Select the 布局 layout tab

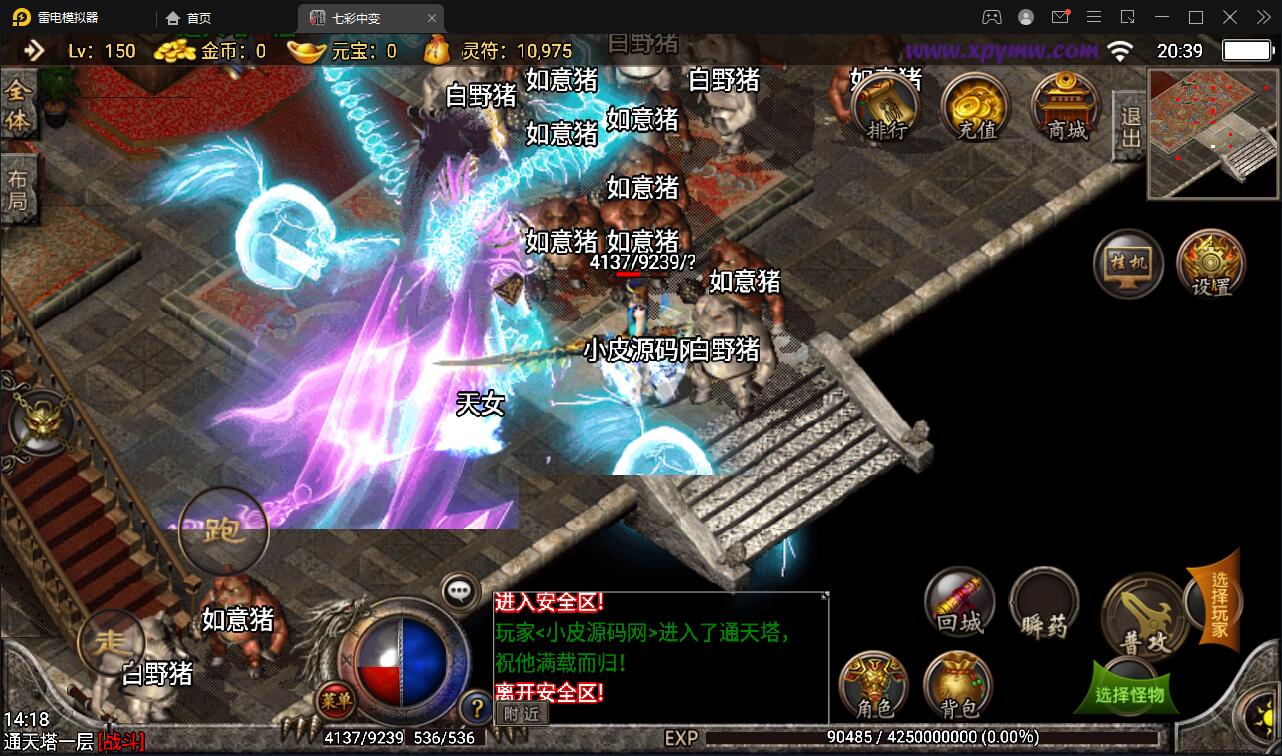(x=18, y=192)
